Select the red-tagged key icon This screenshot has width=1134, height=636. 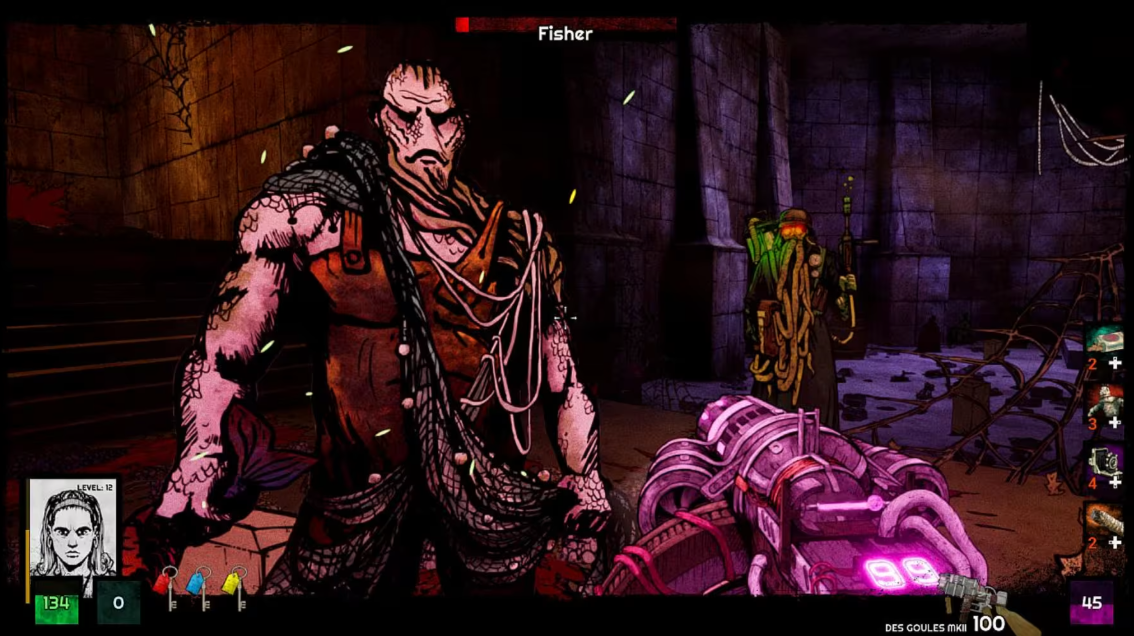[169, 588]
